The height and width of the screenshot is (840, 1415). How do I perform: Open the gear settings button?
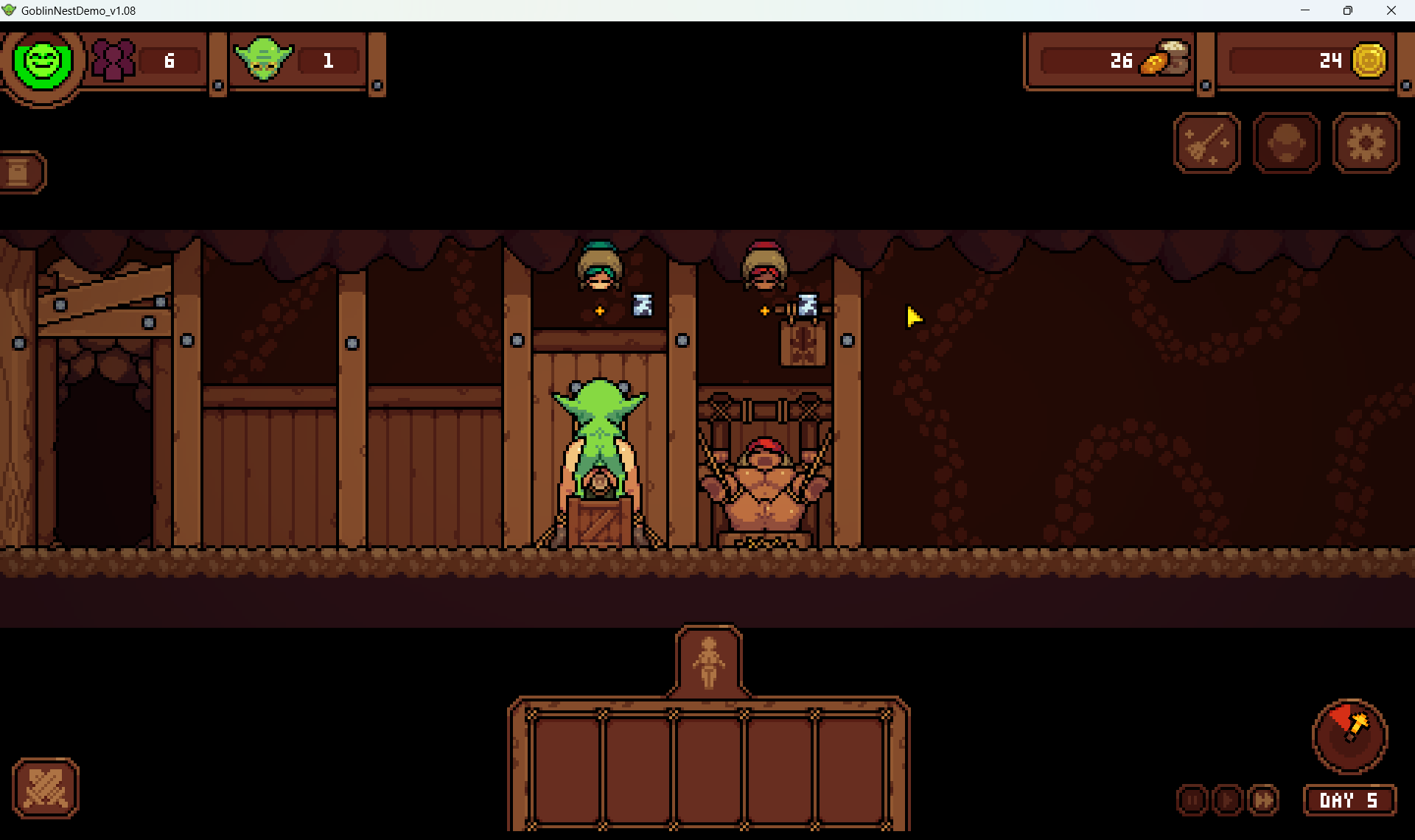(1366, 143)
